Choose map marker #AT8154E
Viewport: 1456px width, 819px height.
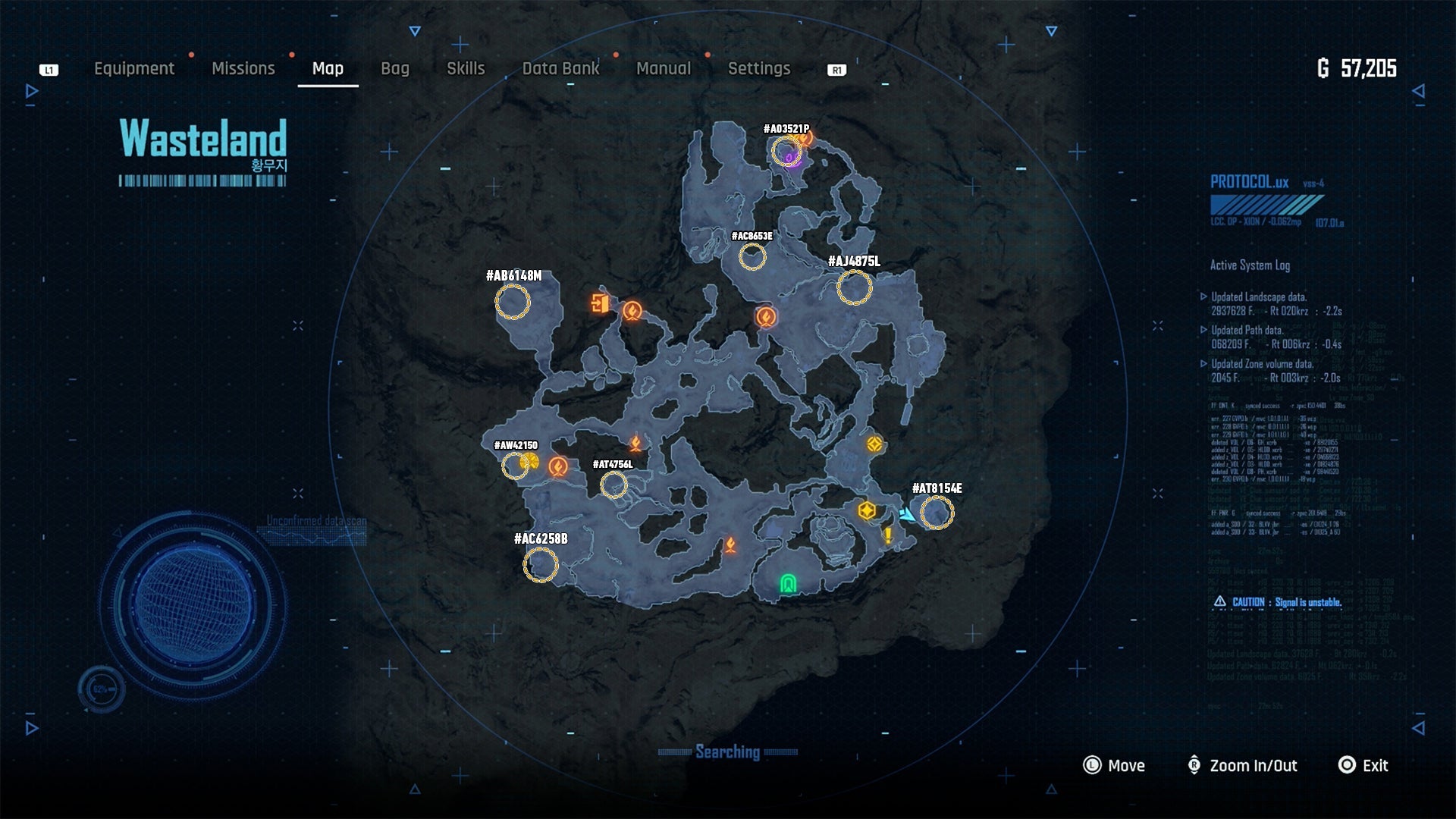(x=937, y=513)
